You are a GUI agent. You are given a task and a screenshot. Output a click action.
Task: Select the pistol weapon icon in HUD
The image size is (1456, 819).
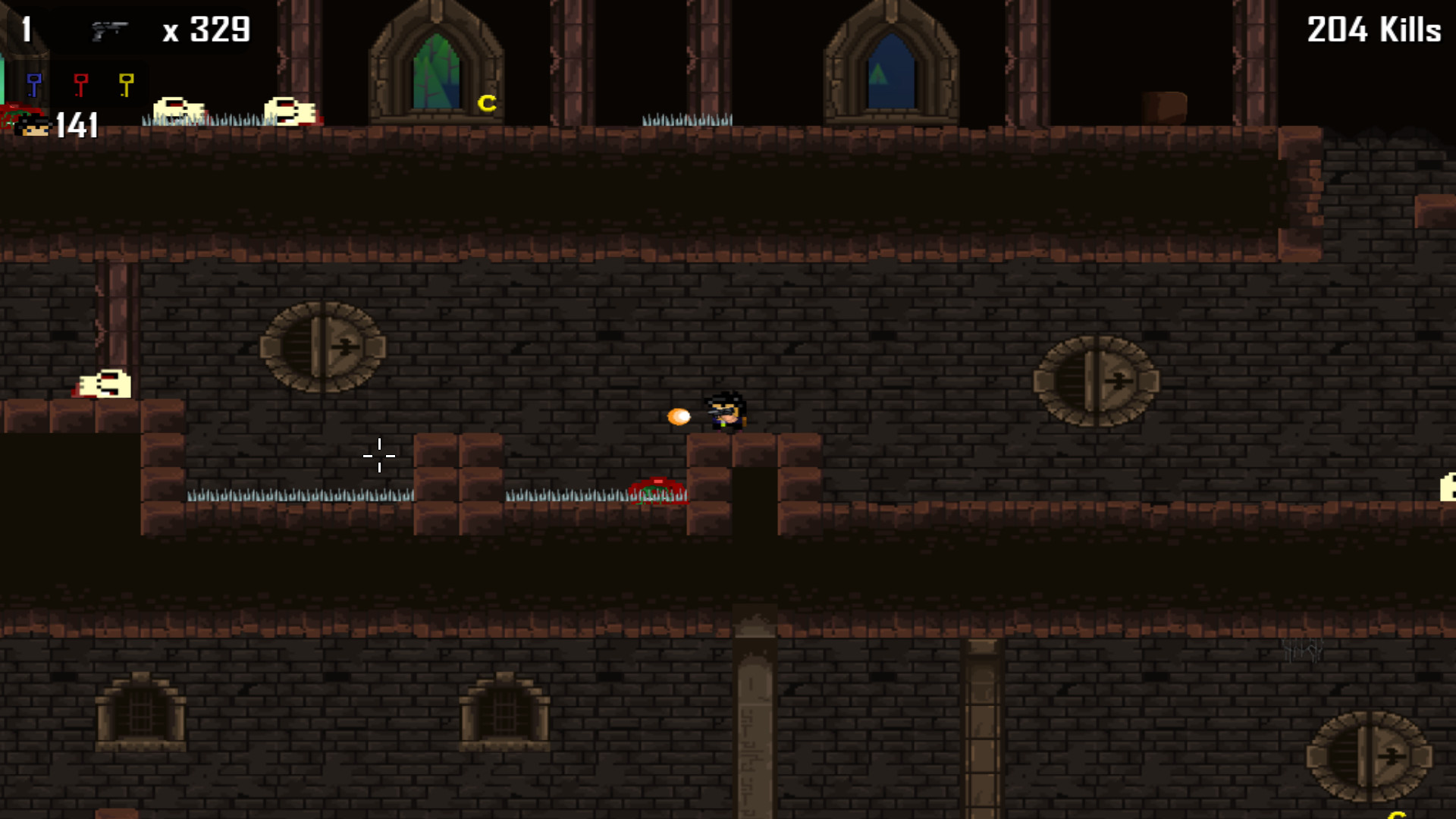[x=110, y=30]
